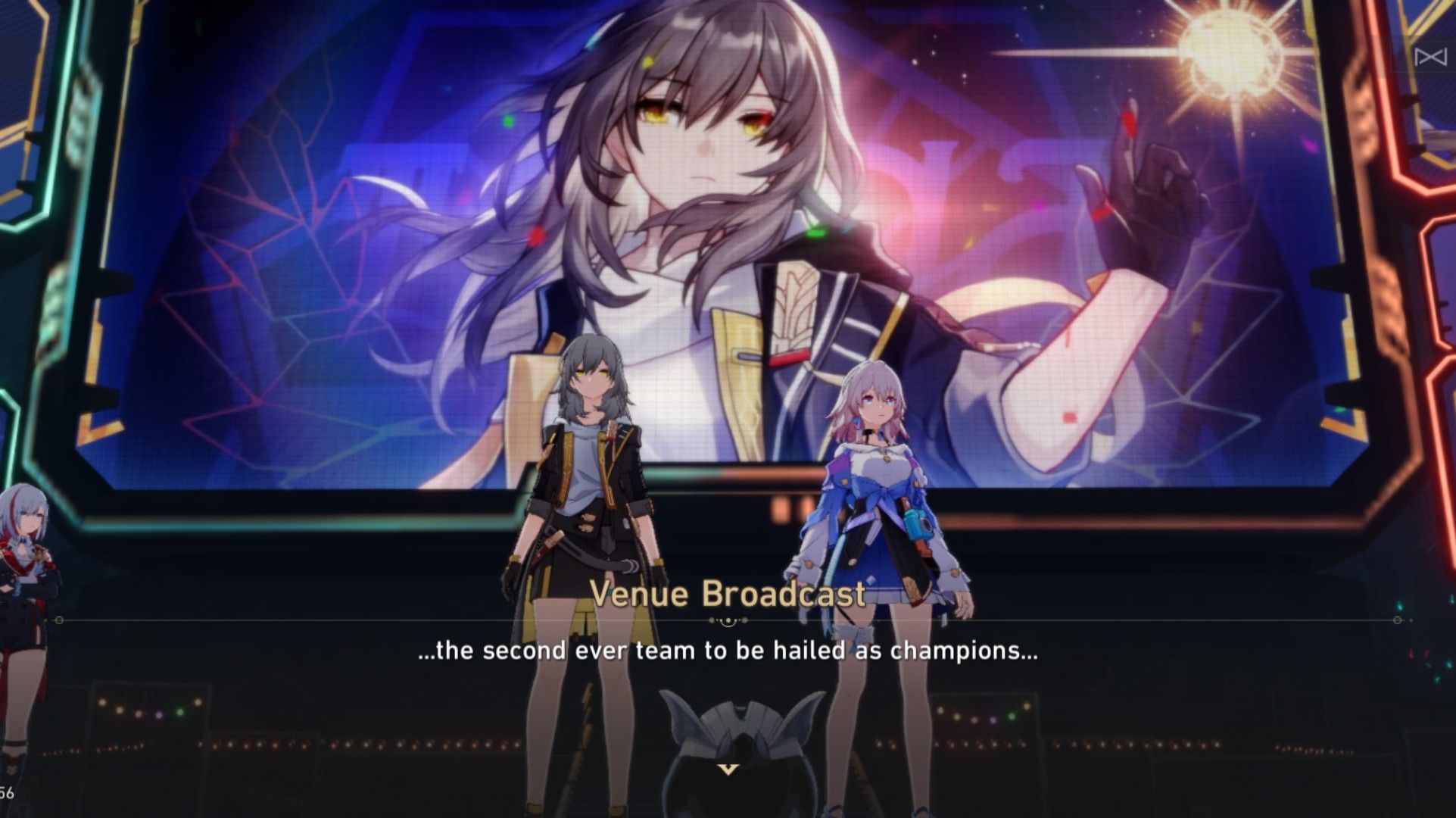Click the divider line extending right of the arrow
1456x818 pixels.
coord(1060,619)
